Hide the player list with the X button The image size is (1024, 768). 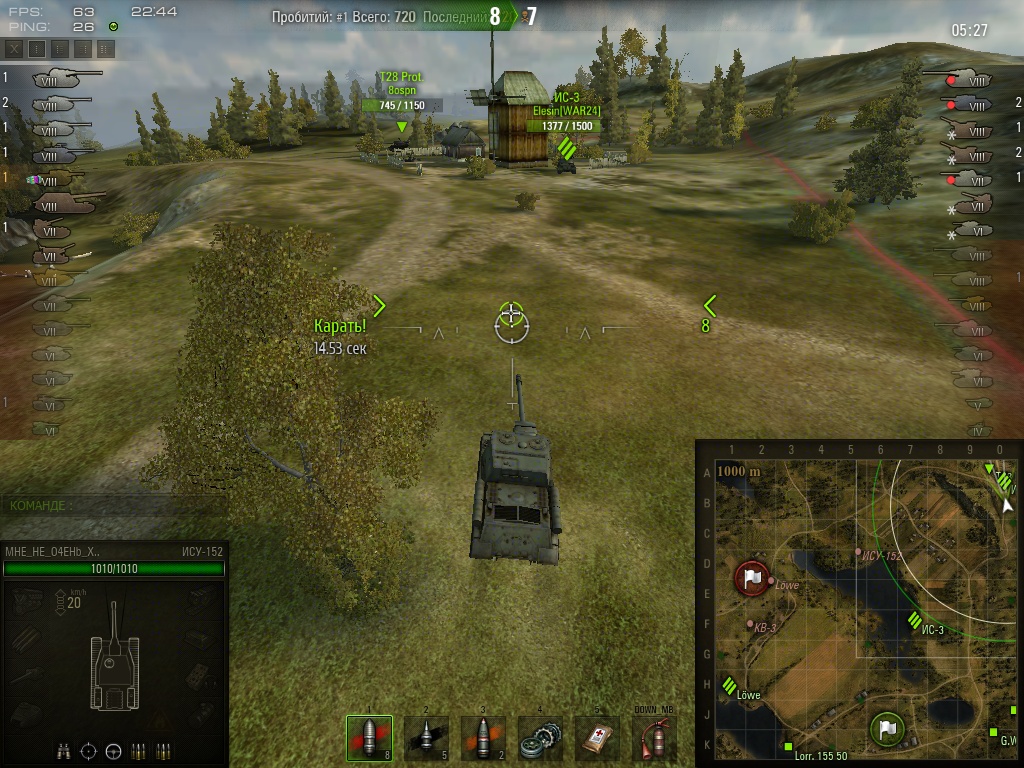tap(14, 48)
